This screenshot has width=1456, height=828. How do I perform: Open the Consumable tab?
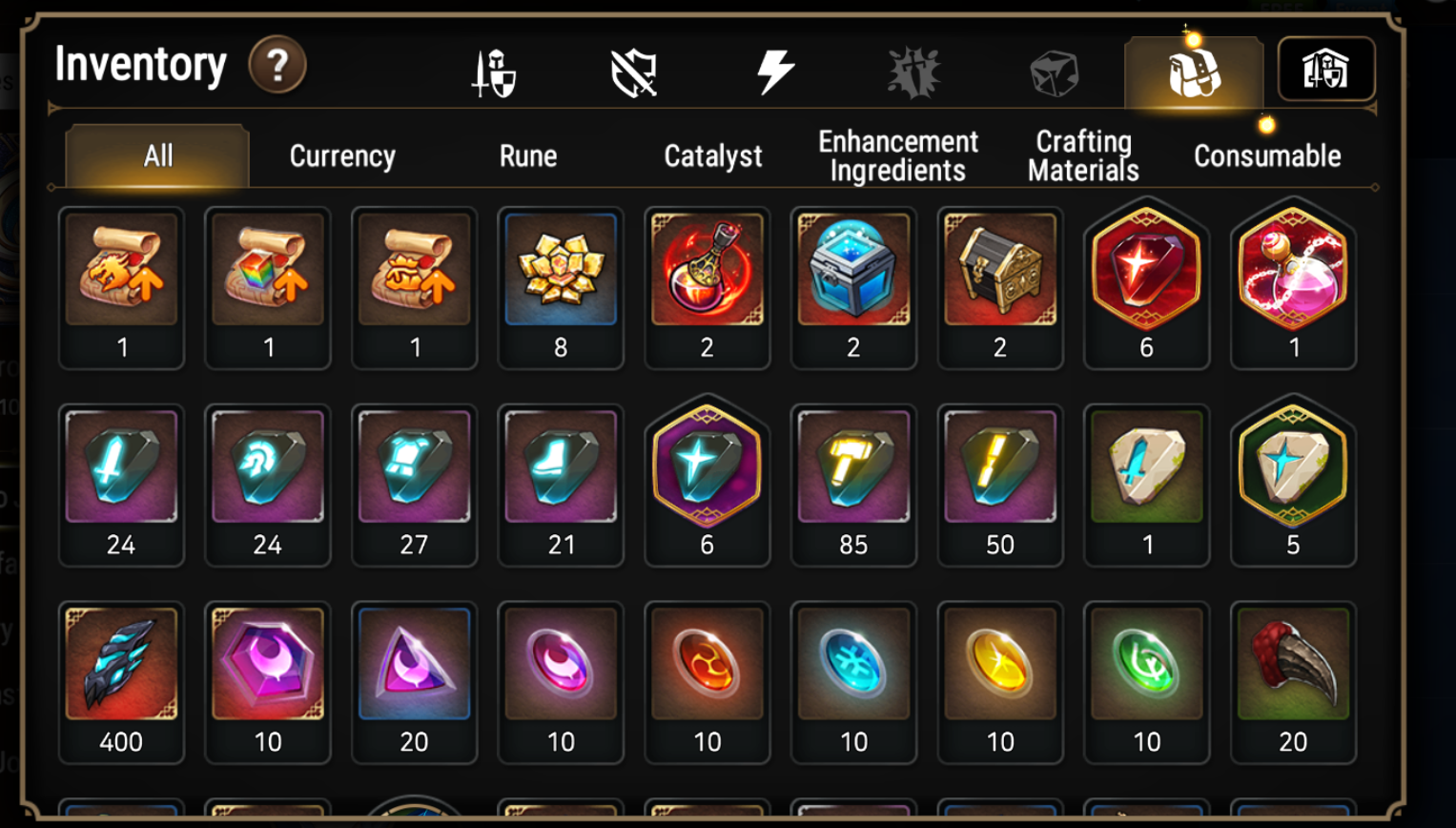pos(1265,155)
